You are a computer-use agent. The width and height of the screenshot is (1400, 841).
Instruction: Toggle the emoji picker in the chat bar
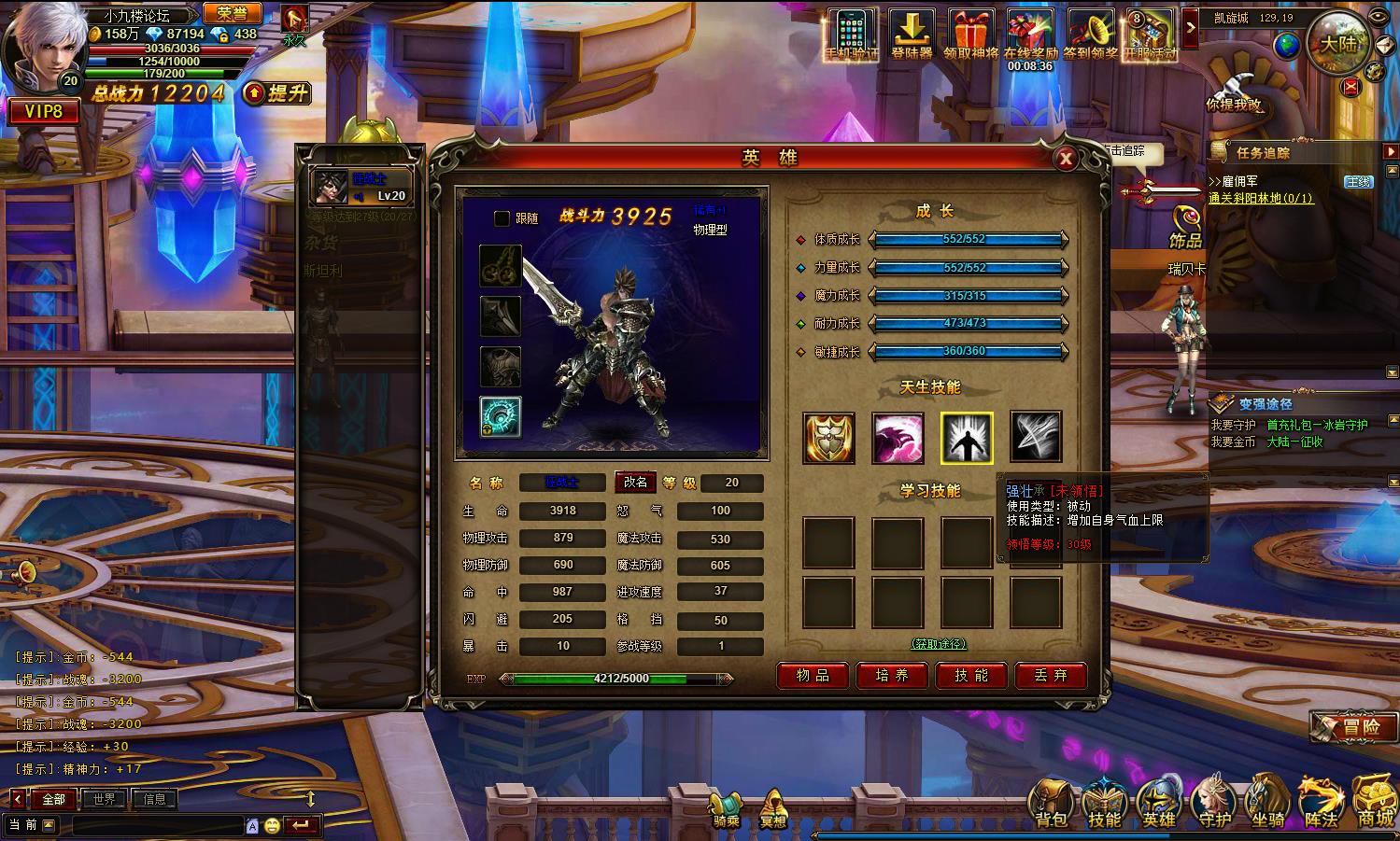tap(273, 823)
